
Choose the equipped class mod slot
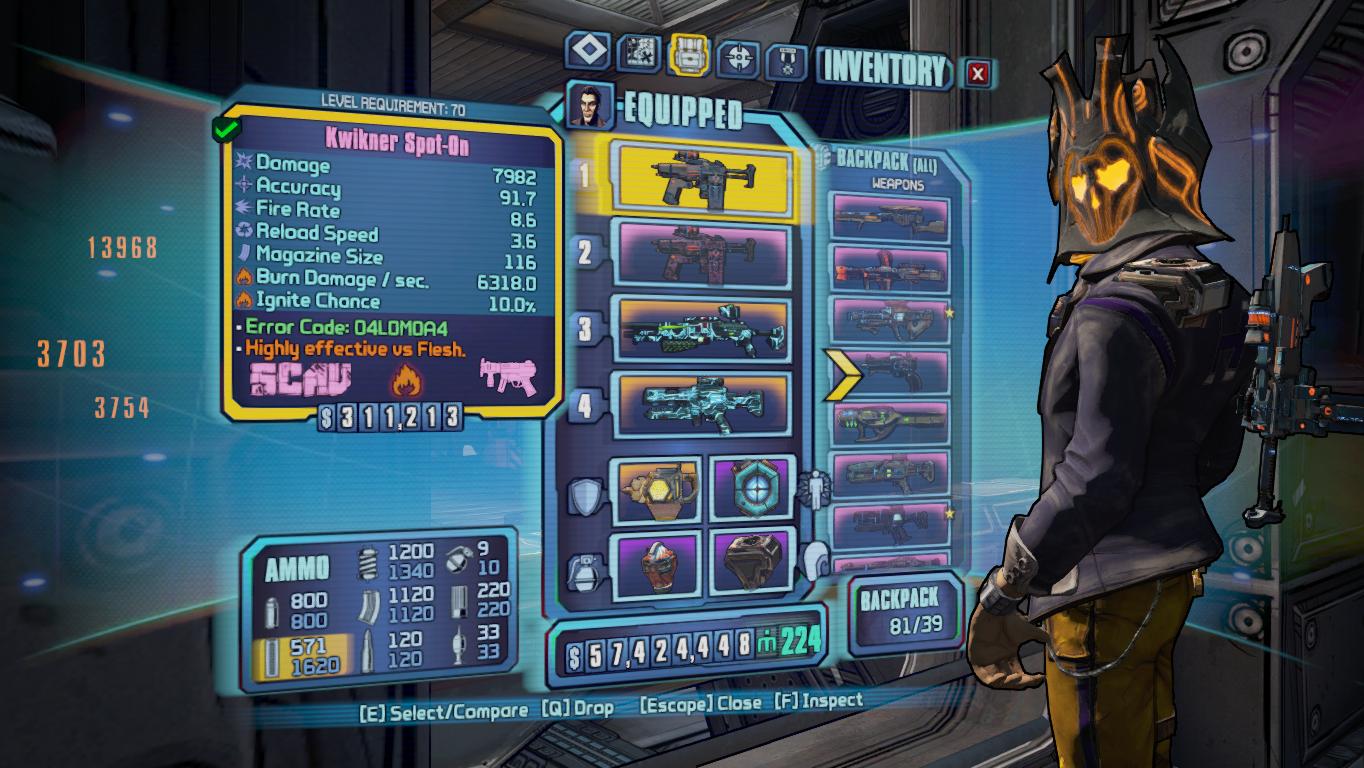click(752, 488)
